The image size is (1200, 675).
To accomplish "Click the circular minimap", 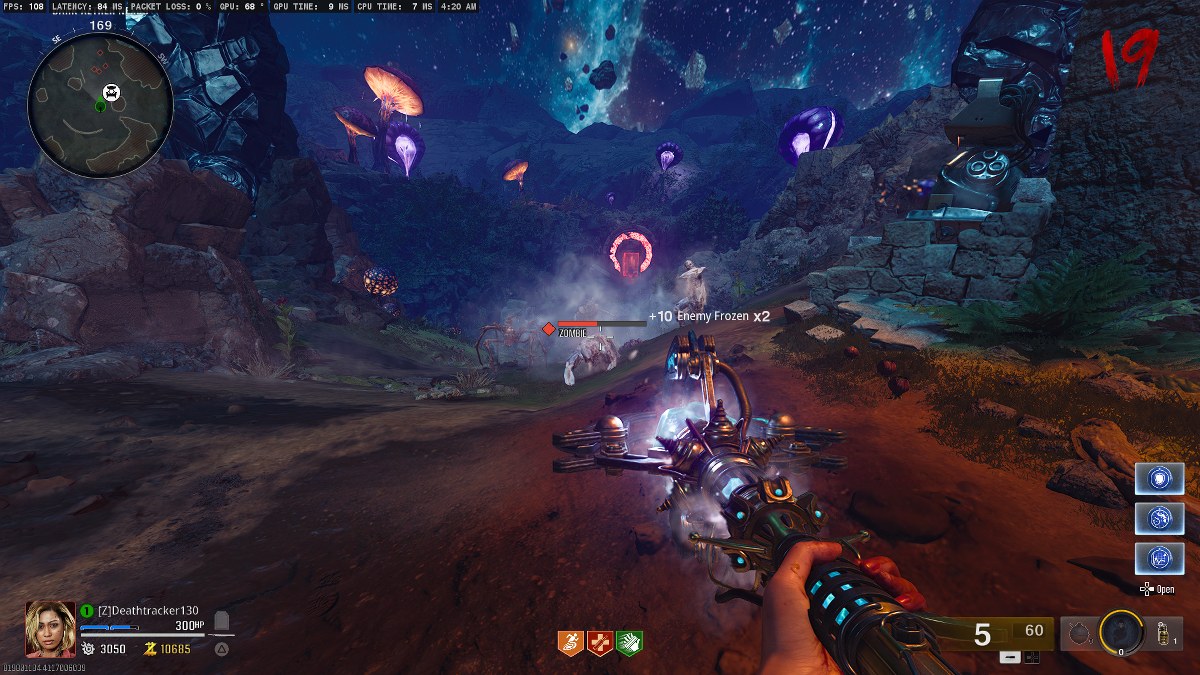I will [x=100, y=103].
